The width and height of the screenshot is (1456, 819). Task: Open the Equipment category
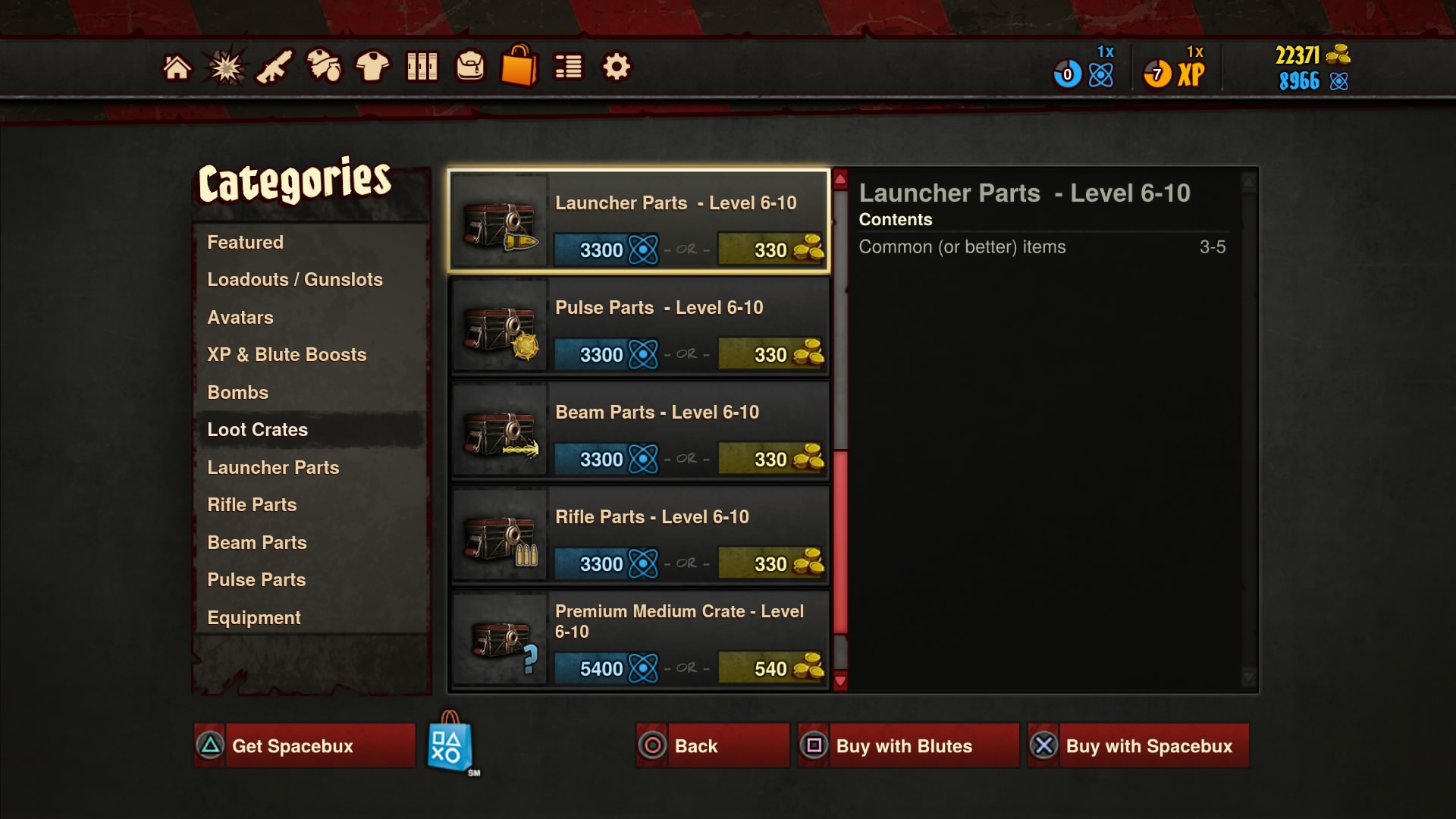click(x=254, y=617)
